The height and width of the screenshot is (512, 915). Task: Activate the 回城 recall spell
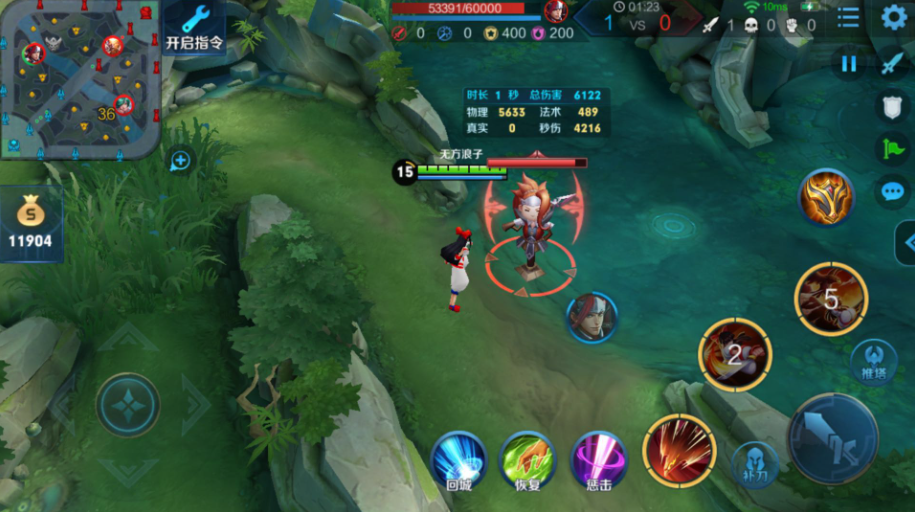[x=458, y=460]
